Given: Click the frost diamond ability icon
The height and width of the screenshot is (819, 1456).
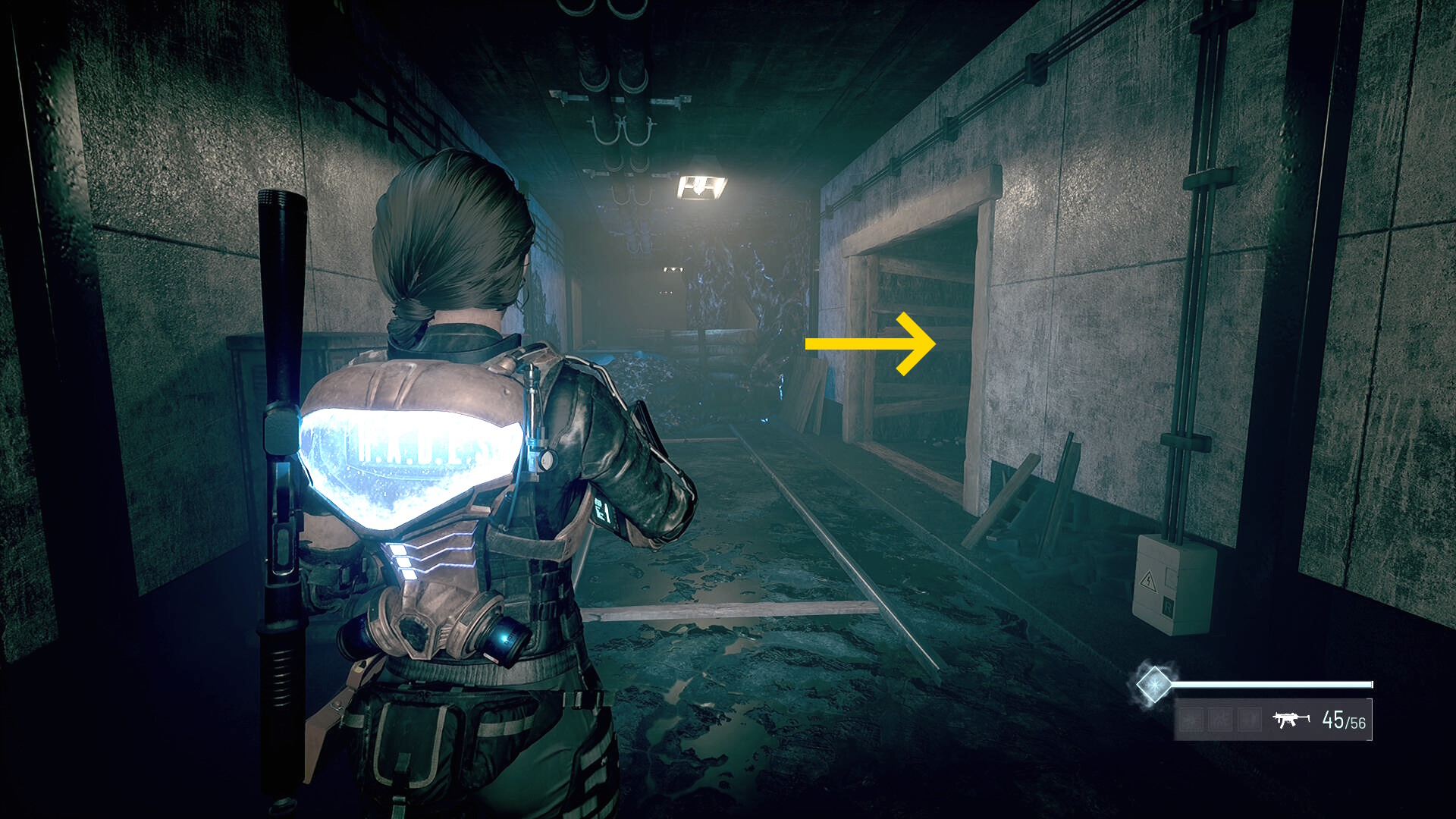Looking at the screenshot, I should [1153, 684].
